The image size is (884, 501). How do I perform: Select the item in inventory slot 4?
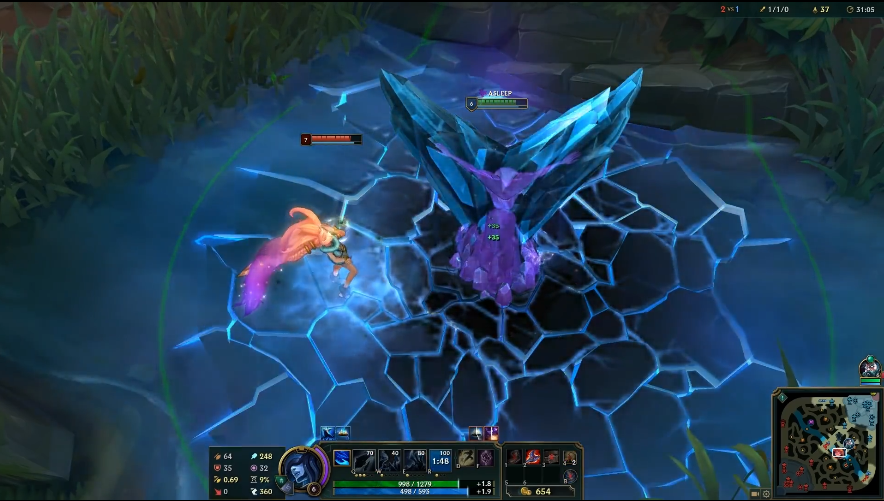(570, 458)
